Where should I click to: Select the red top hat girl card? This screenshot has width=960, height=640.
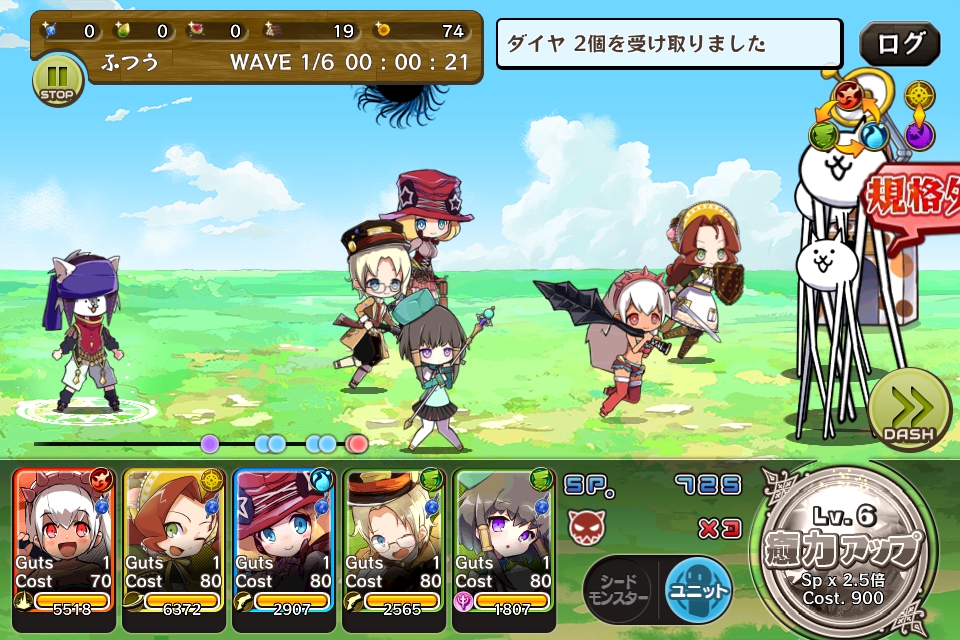(284, 538)
